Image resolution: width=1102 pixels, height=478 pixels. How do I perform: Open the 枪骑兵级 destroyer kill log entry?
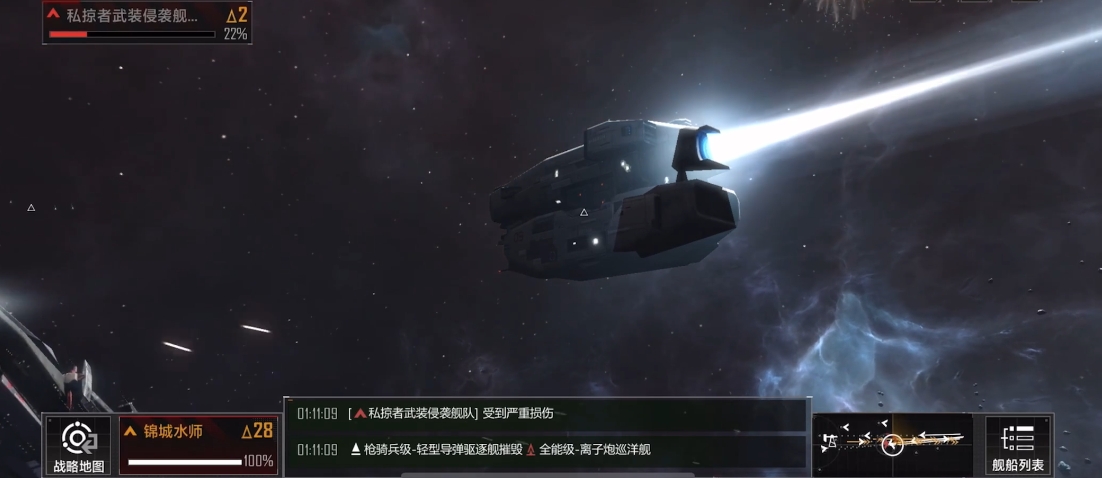pyautogui.click(x=545, y=450)
